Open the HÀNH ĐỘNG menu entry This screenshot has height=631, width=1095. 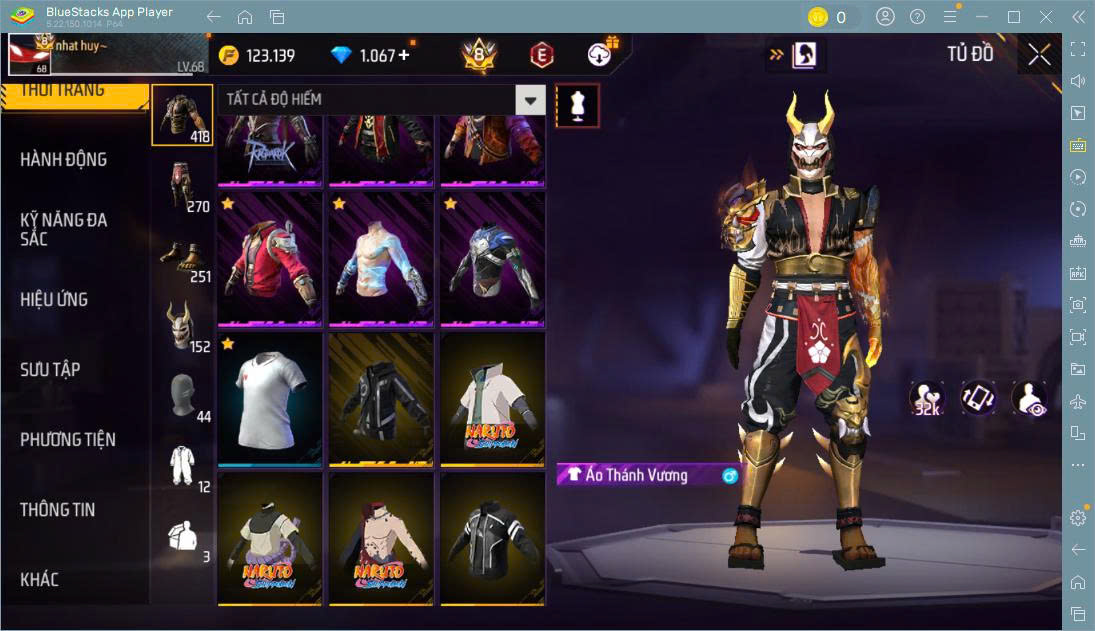point(64,160)
